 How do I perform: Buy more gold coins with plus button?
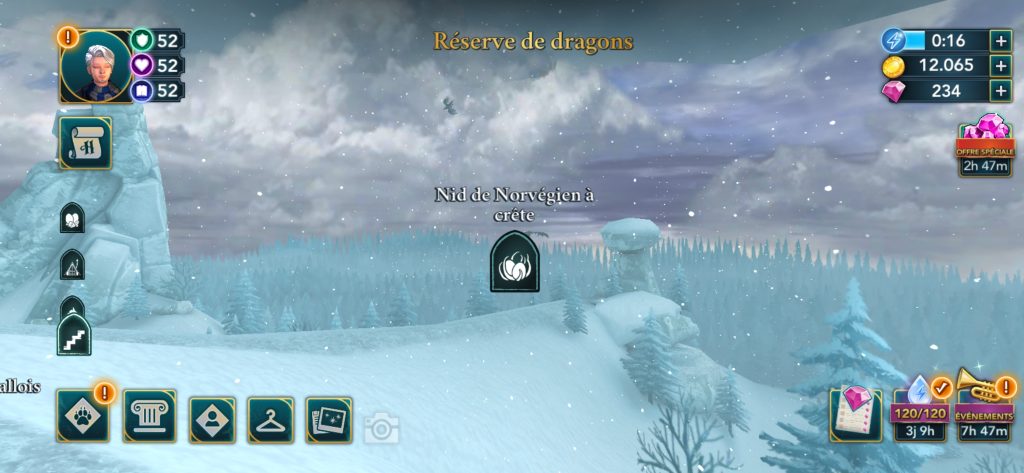[x=1000, y=66]
